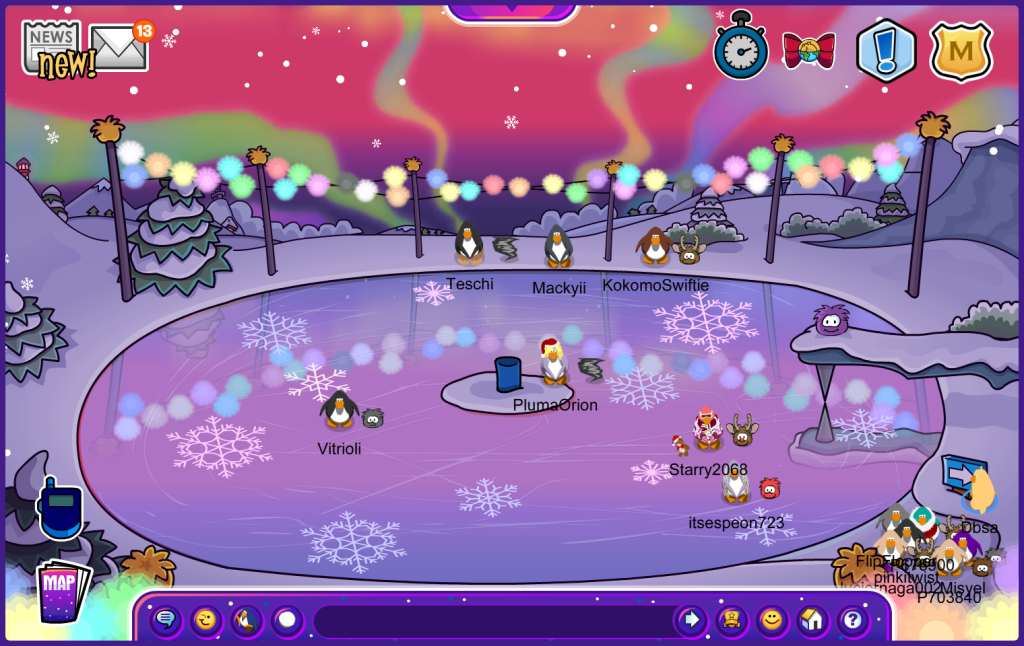Open the speech bubble chat menu
The width and height of the screenshot is (1024, 646).
(166, 621)
